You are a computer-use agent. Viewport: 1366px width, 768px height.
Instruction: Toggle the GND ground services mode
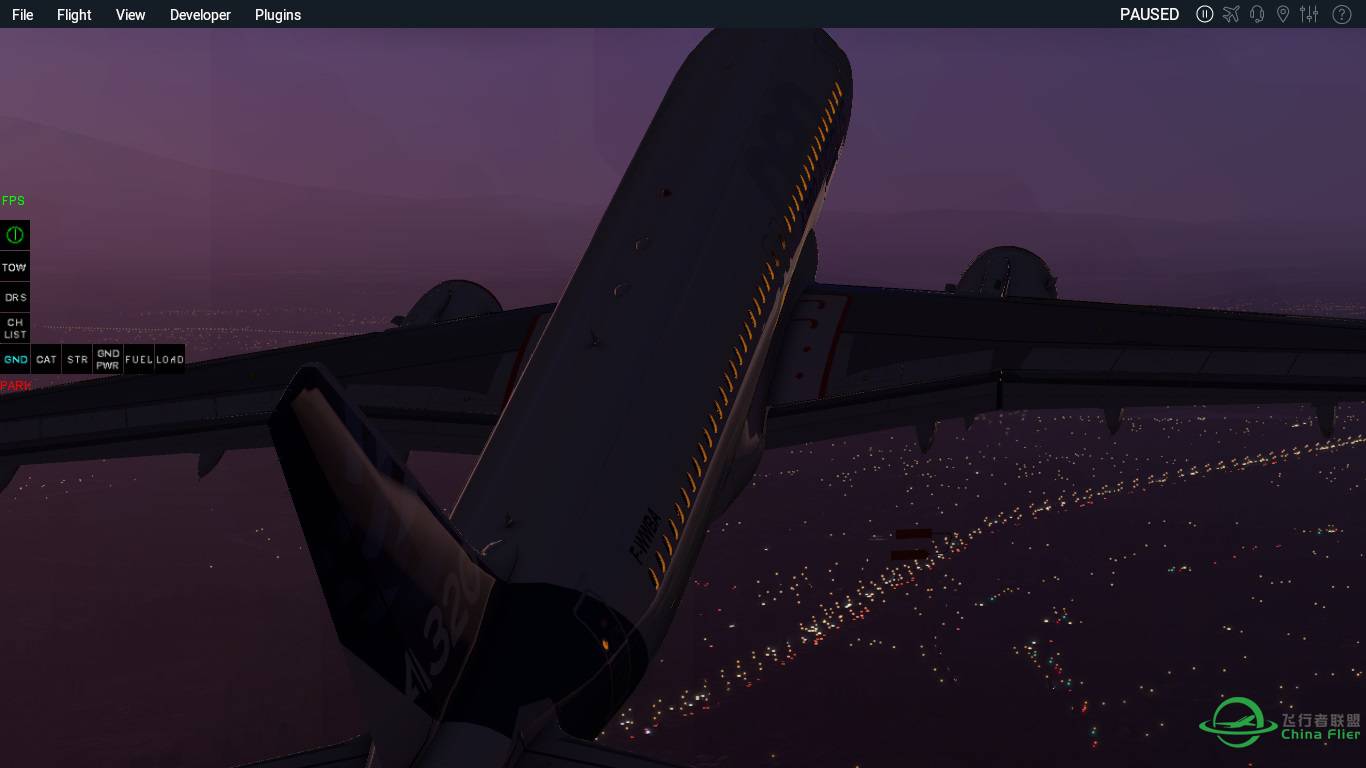(15, 358)
